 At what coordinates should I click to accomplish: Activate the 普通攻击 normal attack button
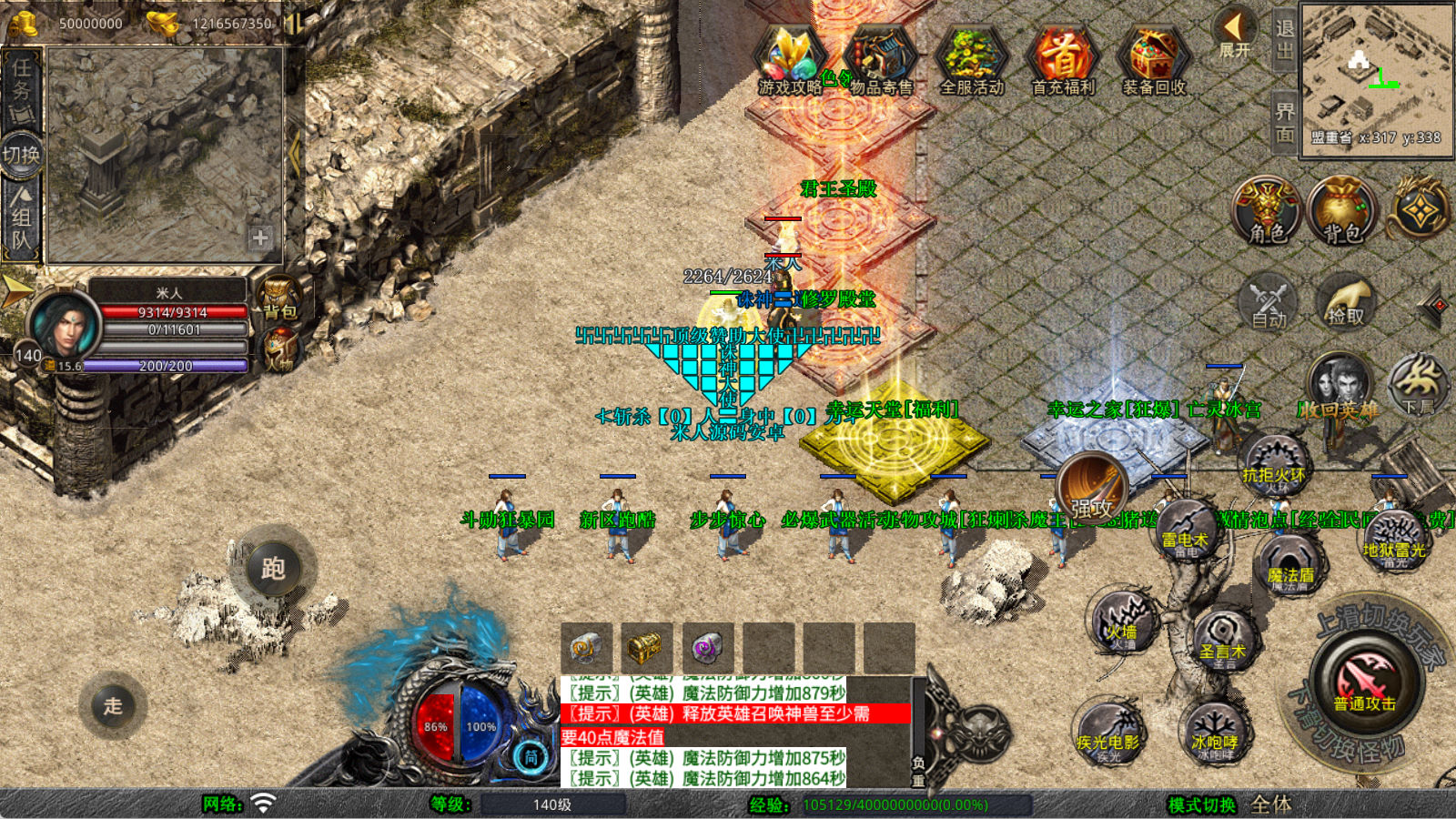(x=1364, y=684)
